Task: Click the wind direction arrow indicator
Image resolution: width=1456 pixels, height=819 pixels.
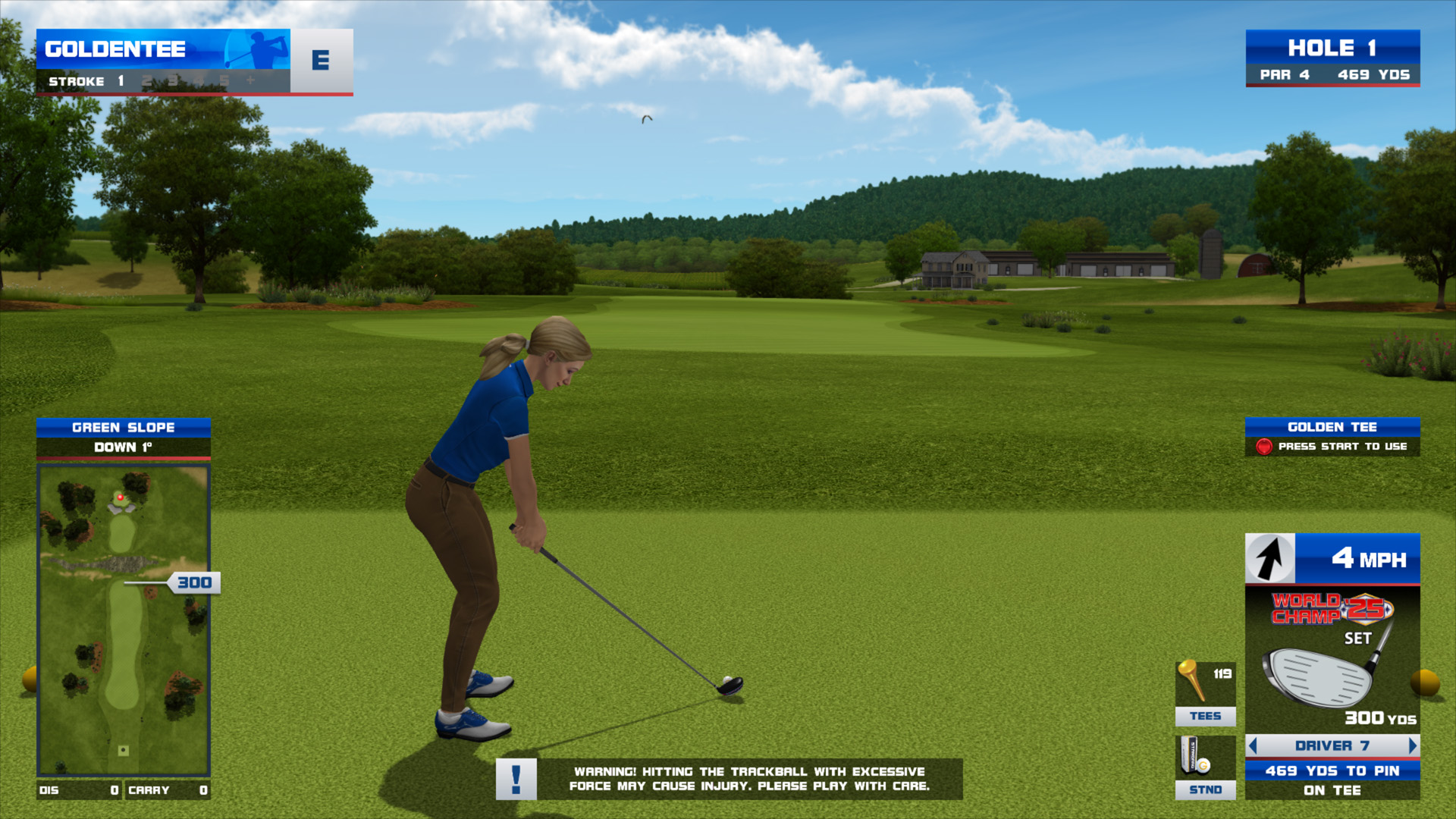Action: click(1270, 559)
